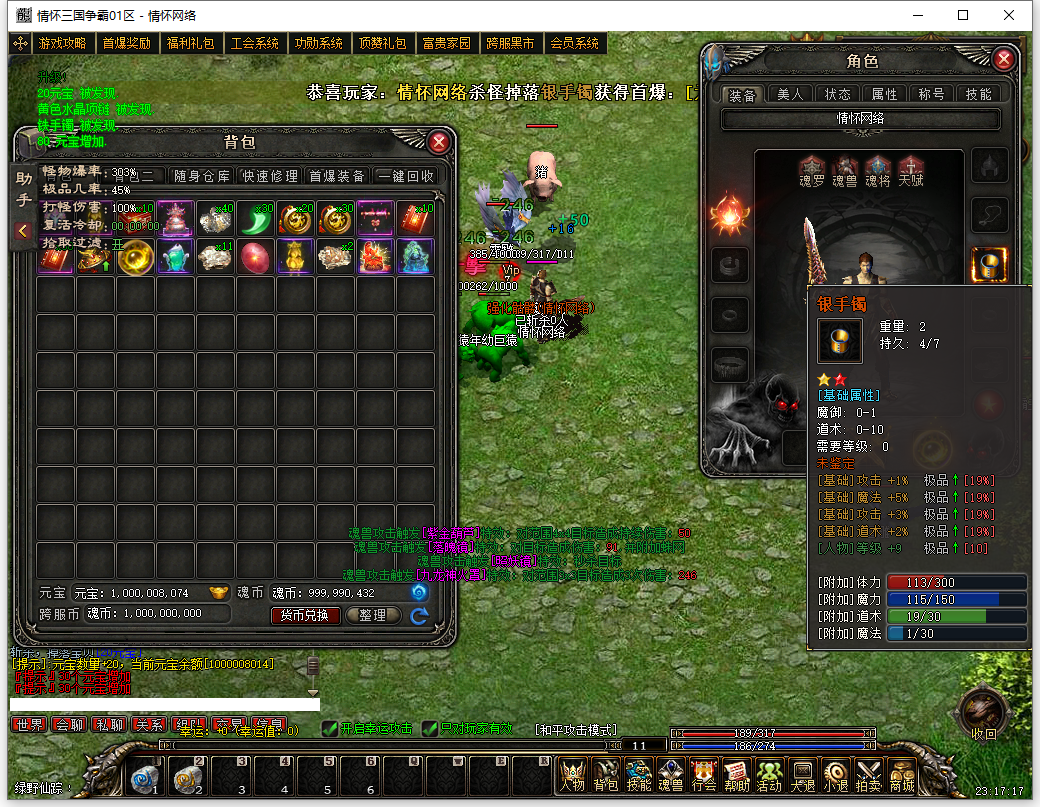Open the 会员系统 membership menu
The width and height of the screenshot is (1040, 807).
pos(574,43)
